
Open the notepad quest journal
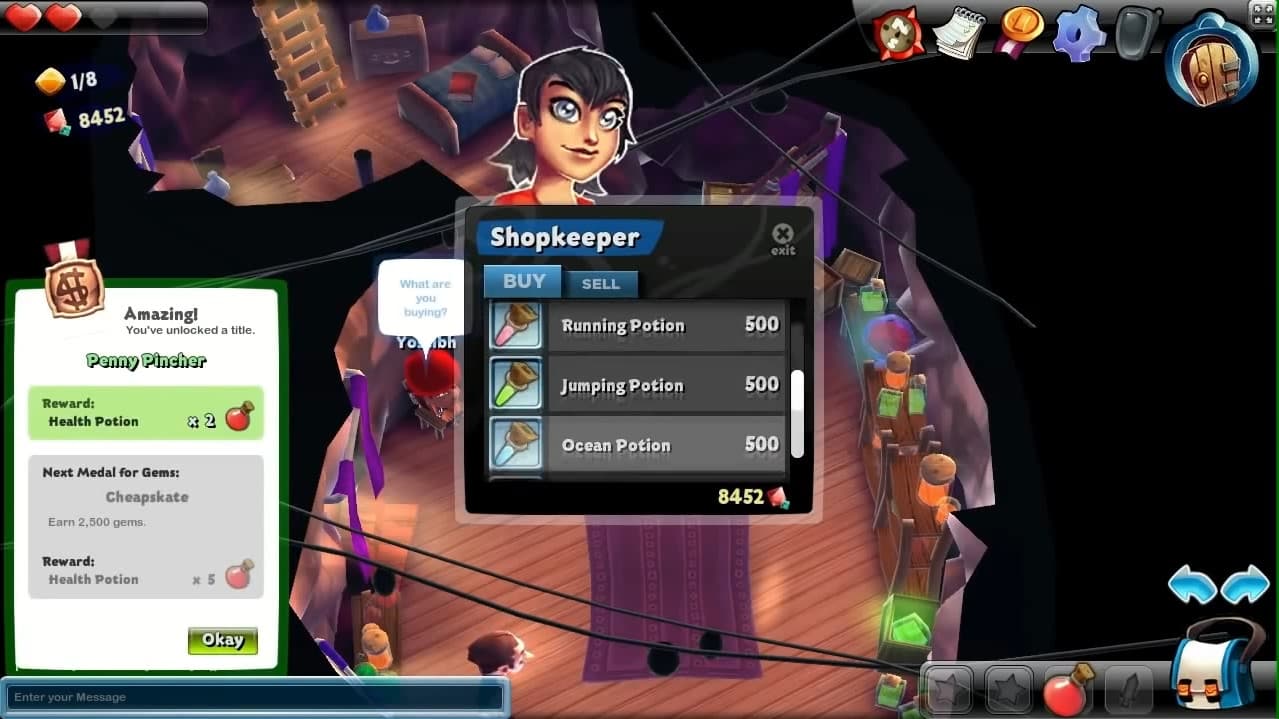pos(958,33)
